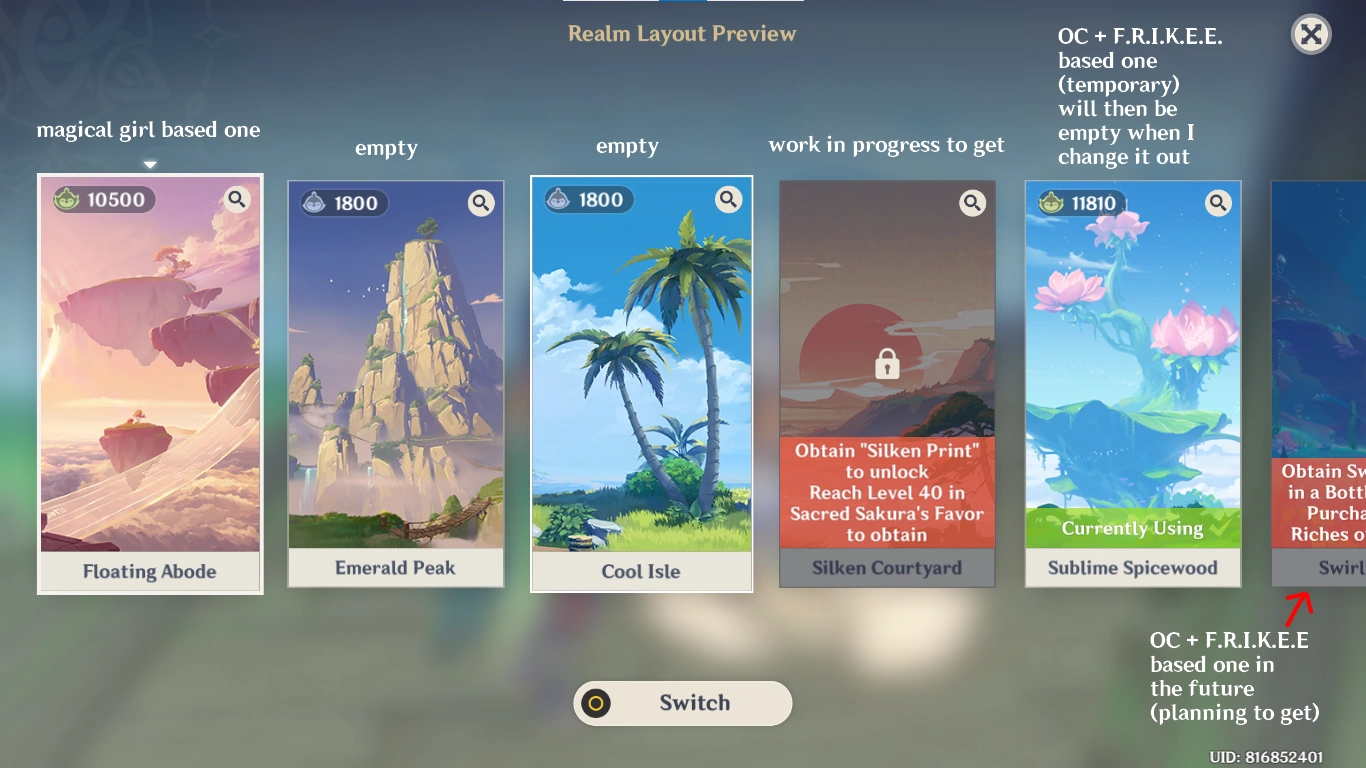Close the Realm Layout Preview screen
This screenshot has width=1366, height=768.
pyautogui.click(x=1311, y=35)
